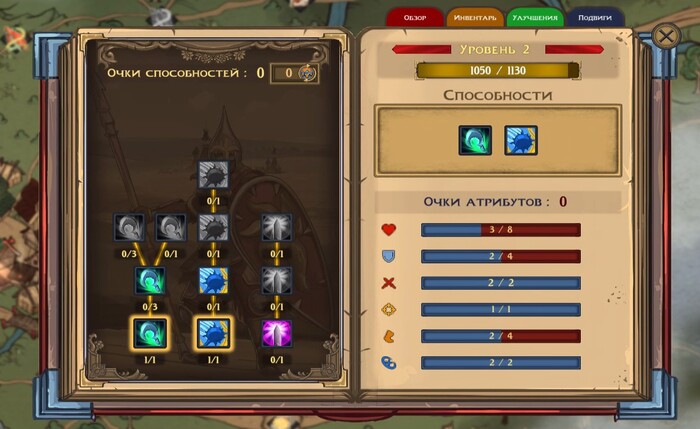700x429 pixels.
Task: Select the locked grey skill showing 0/3
Action: pyautogui.click(x=130, y=229)
